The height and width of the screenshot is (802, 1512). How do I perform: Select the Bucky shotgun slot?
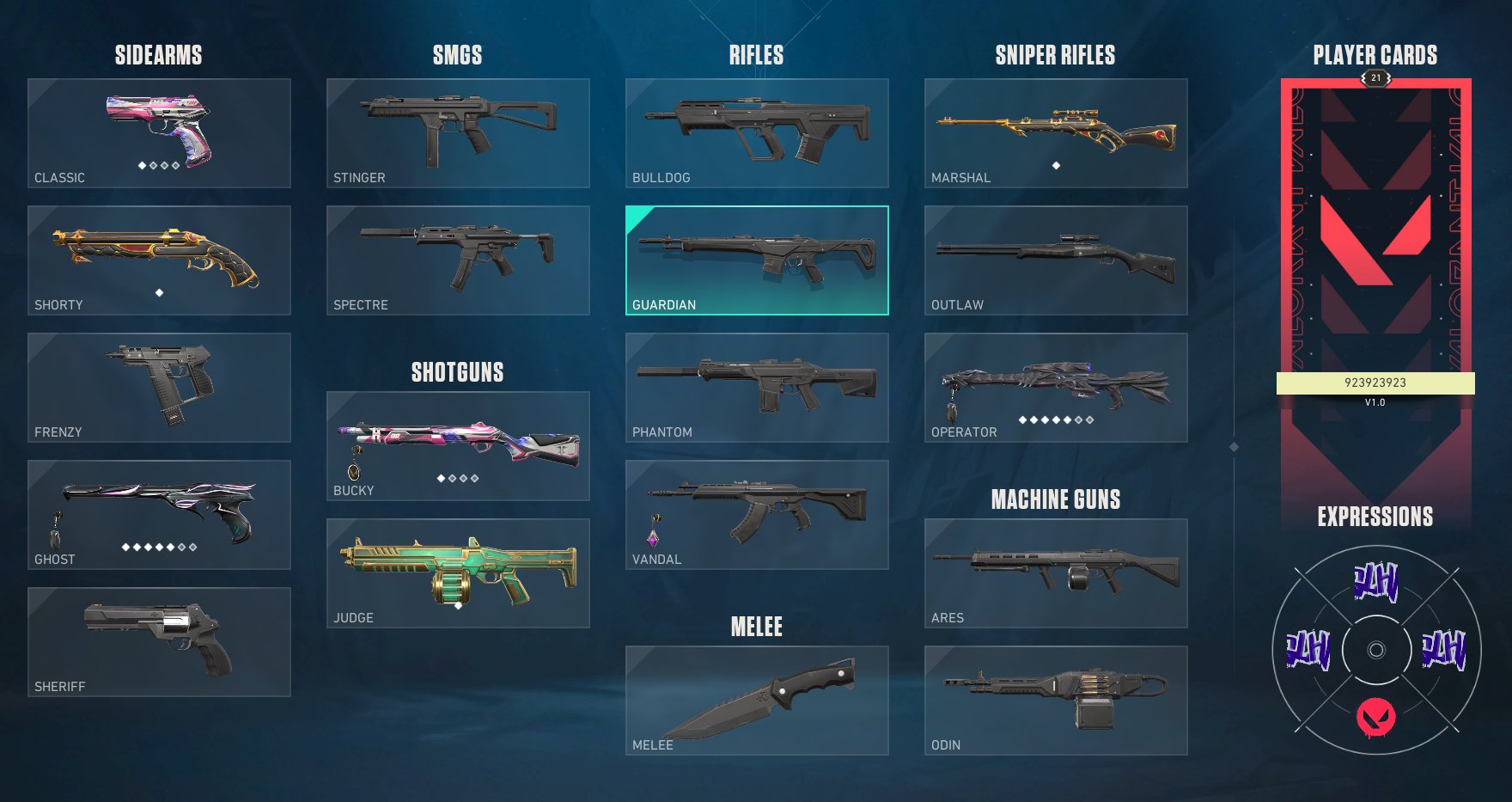point(458,446)
